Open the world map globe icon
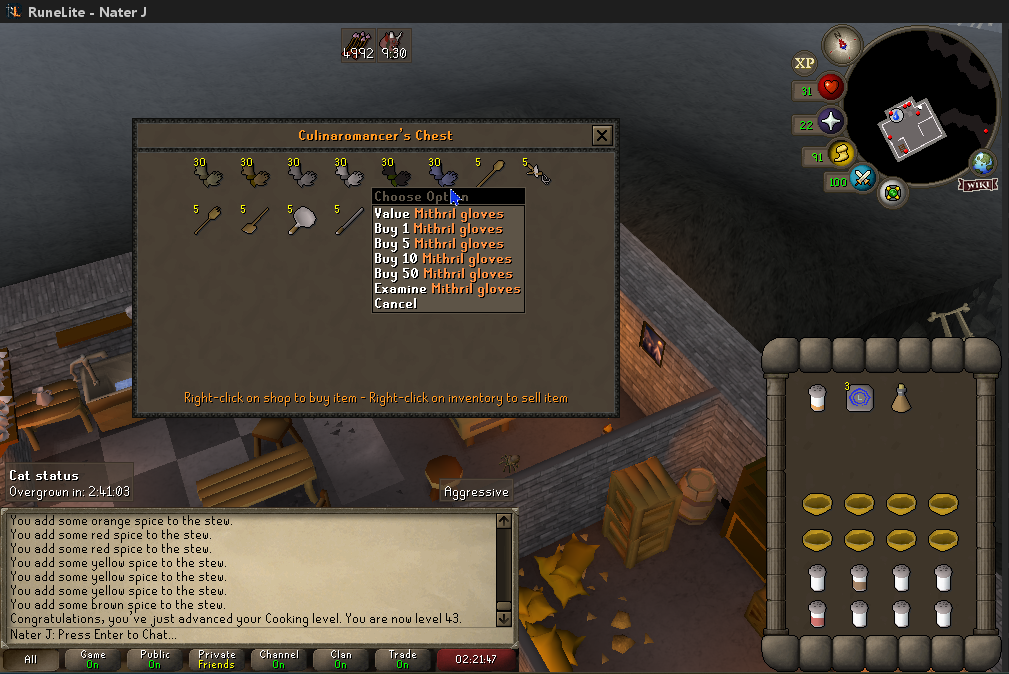The height and width of the screenshot is (674, 1009). tap(983, 163)
